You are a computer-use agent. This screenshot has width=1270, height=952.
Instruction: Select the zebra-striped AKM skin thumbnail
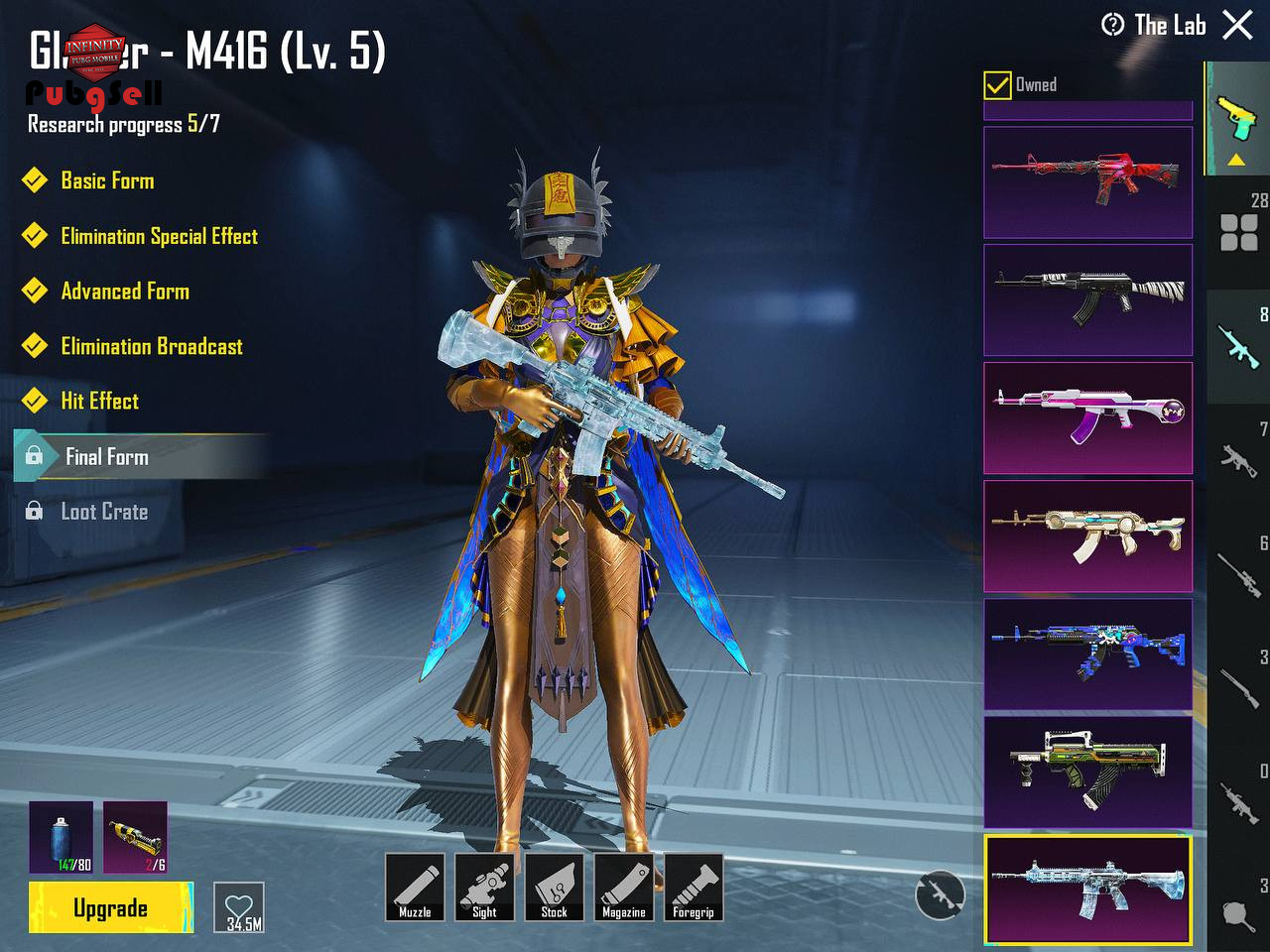[x=1087, y=299]
